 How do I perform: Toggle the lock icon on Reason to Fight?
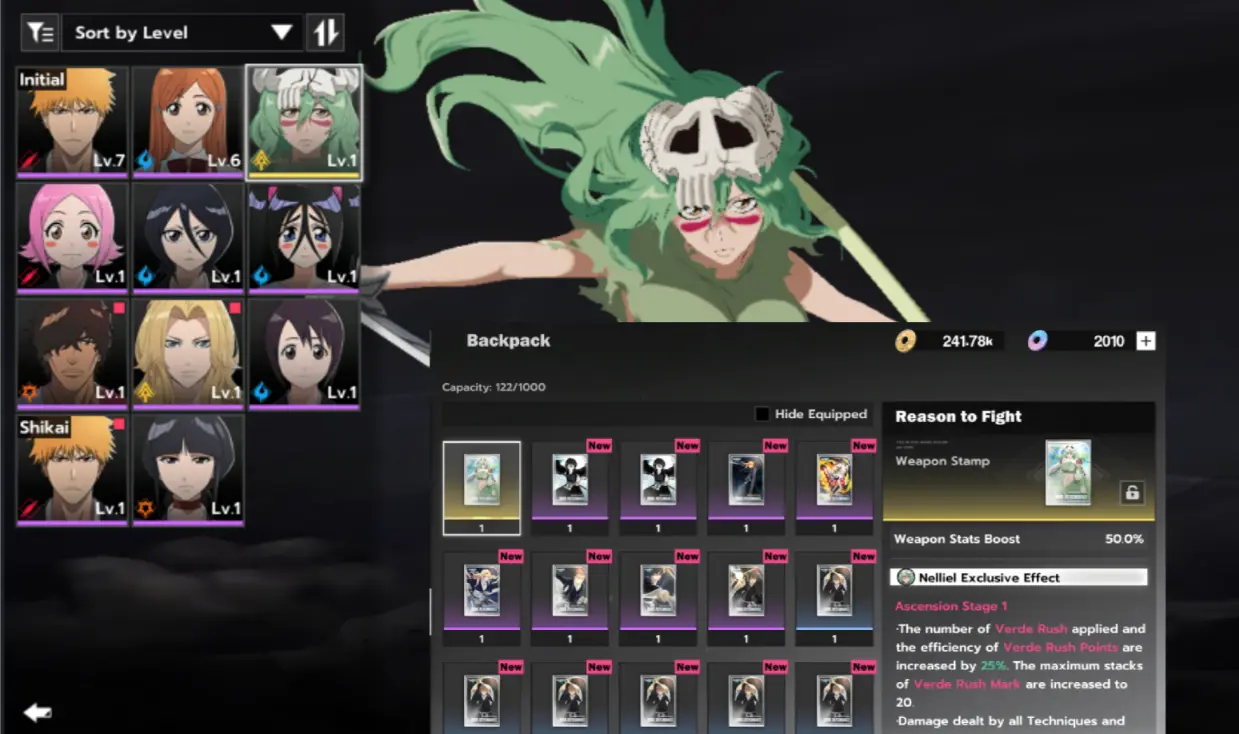[1131, 492]
